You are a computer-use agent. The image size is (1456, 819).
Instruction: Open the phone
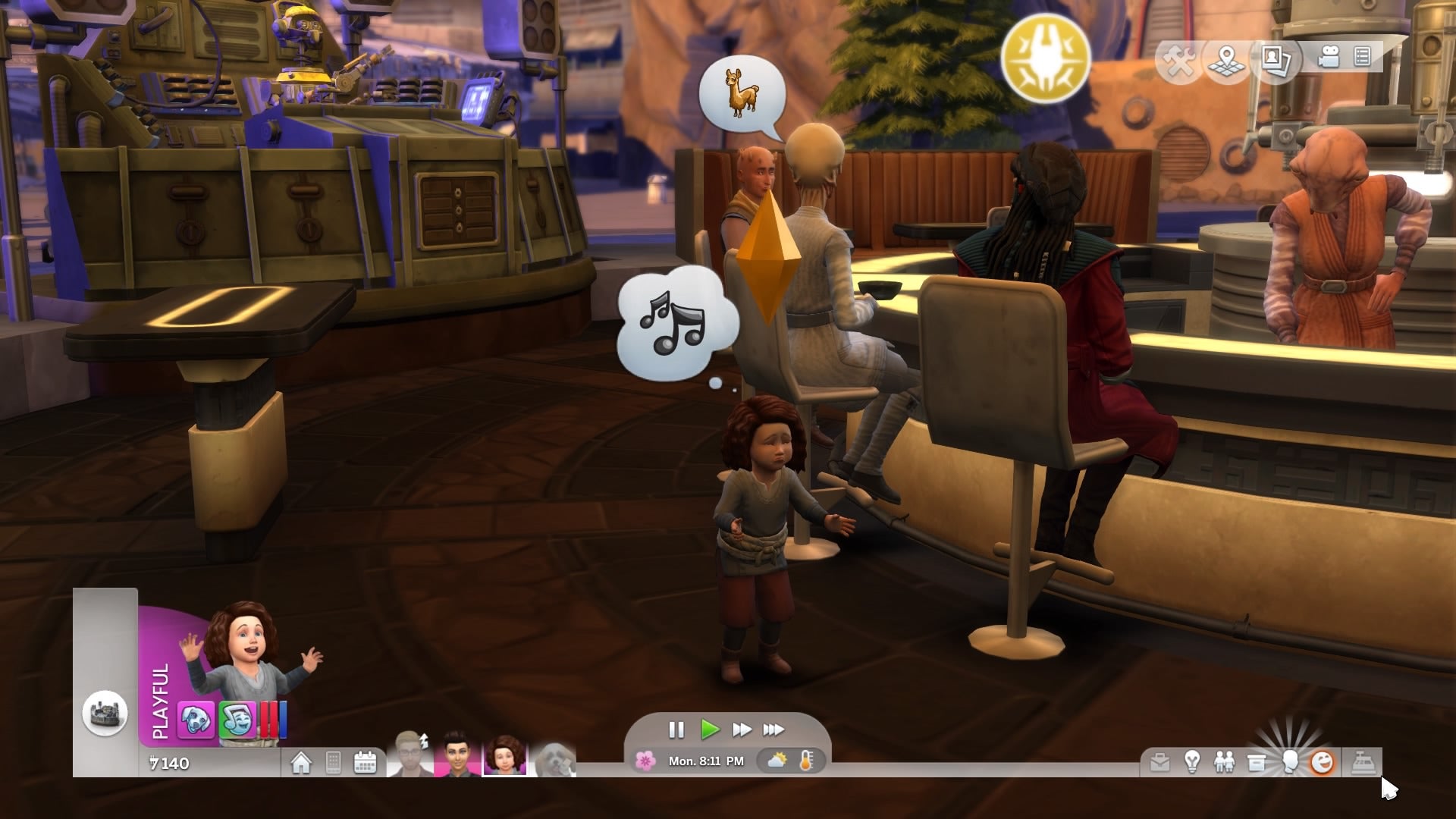(333, 762)
